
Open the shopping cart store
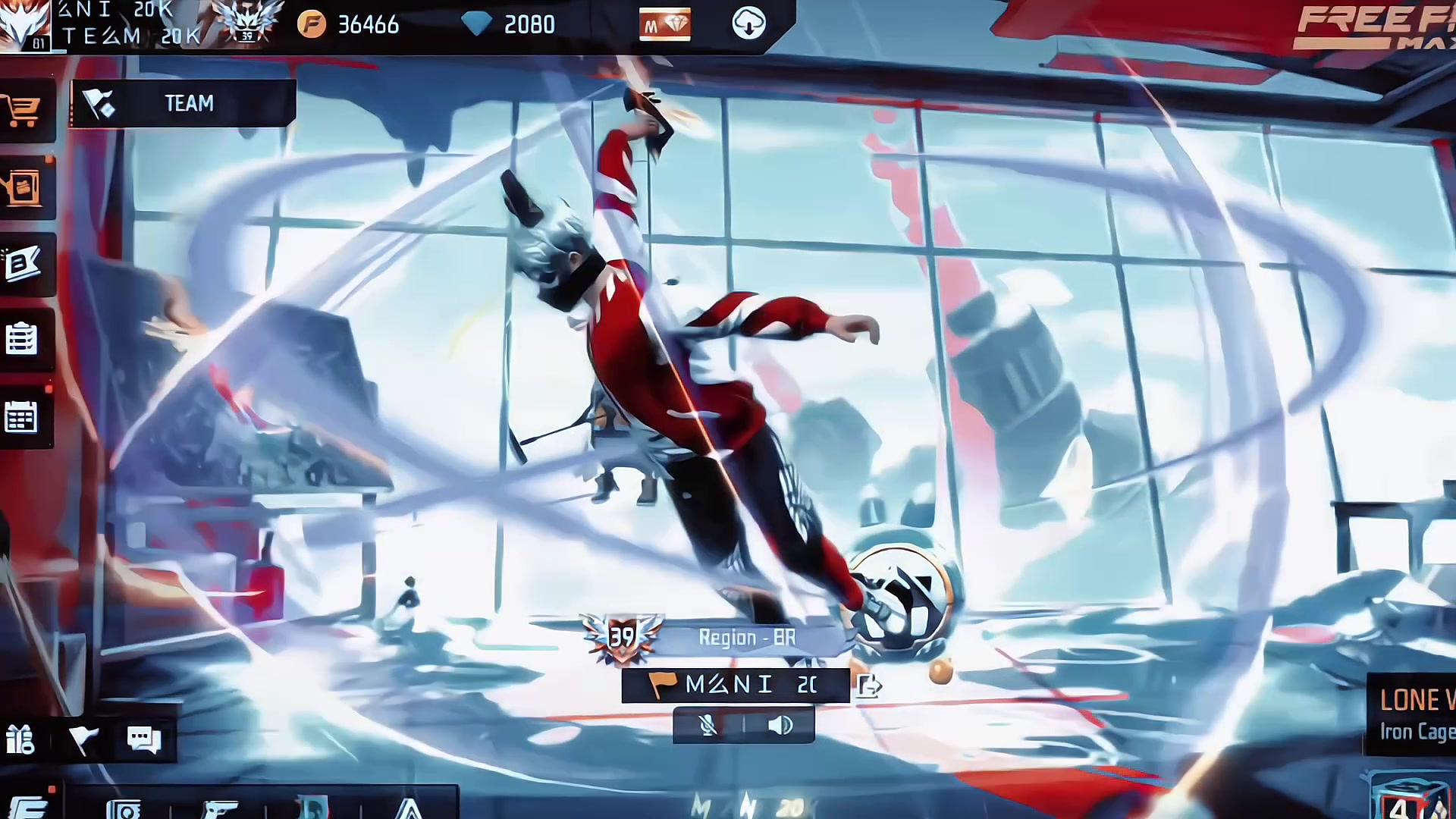(23, 111)
